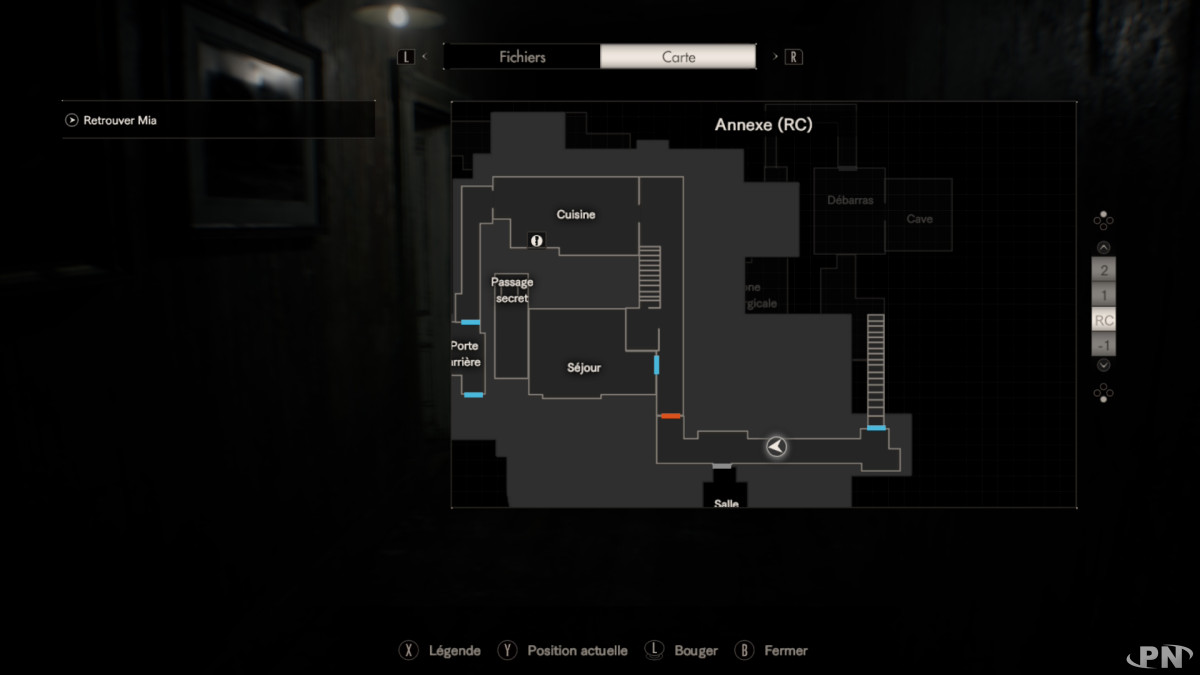The height and width of the screenshot is (675, 1200).
Task: Select the Passage secret room label
Action: pyautogui.click(x=511, y=290)
